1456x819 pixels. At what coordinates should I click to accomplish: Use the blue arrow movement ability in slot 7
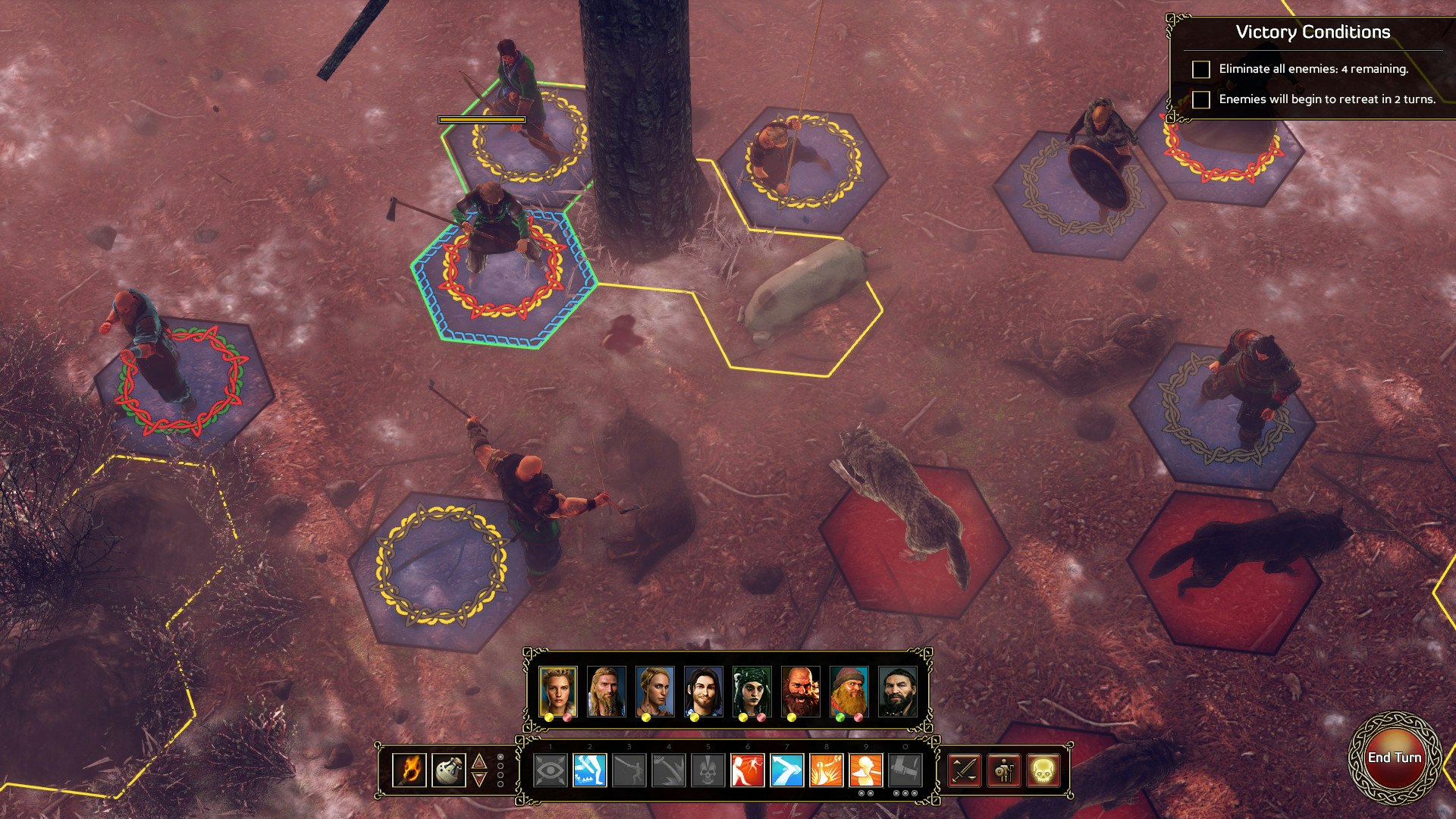point(789,770)
